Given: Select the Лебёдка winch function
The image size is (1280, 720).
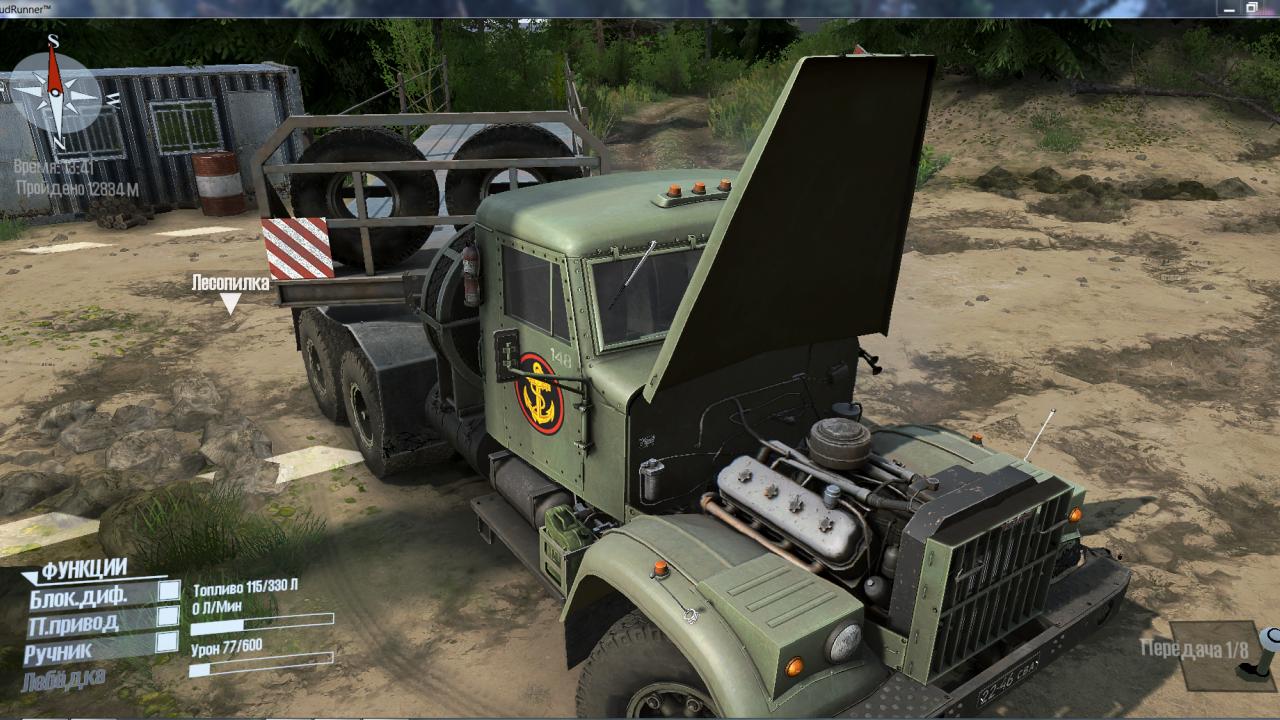Looking at the screenshot, I should coord(63,680).
